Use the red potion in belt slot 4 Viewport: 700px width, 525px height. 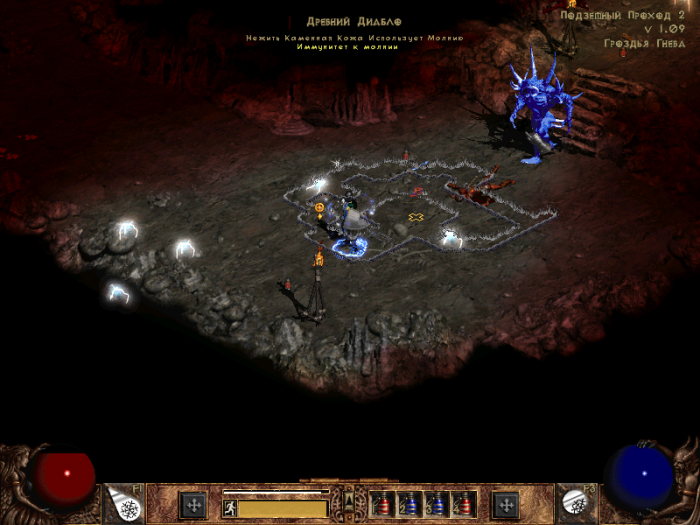coord(462,503)
